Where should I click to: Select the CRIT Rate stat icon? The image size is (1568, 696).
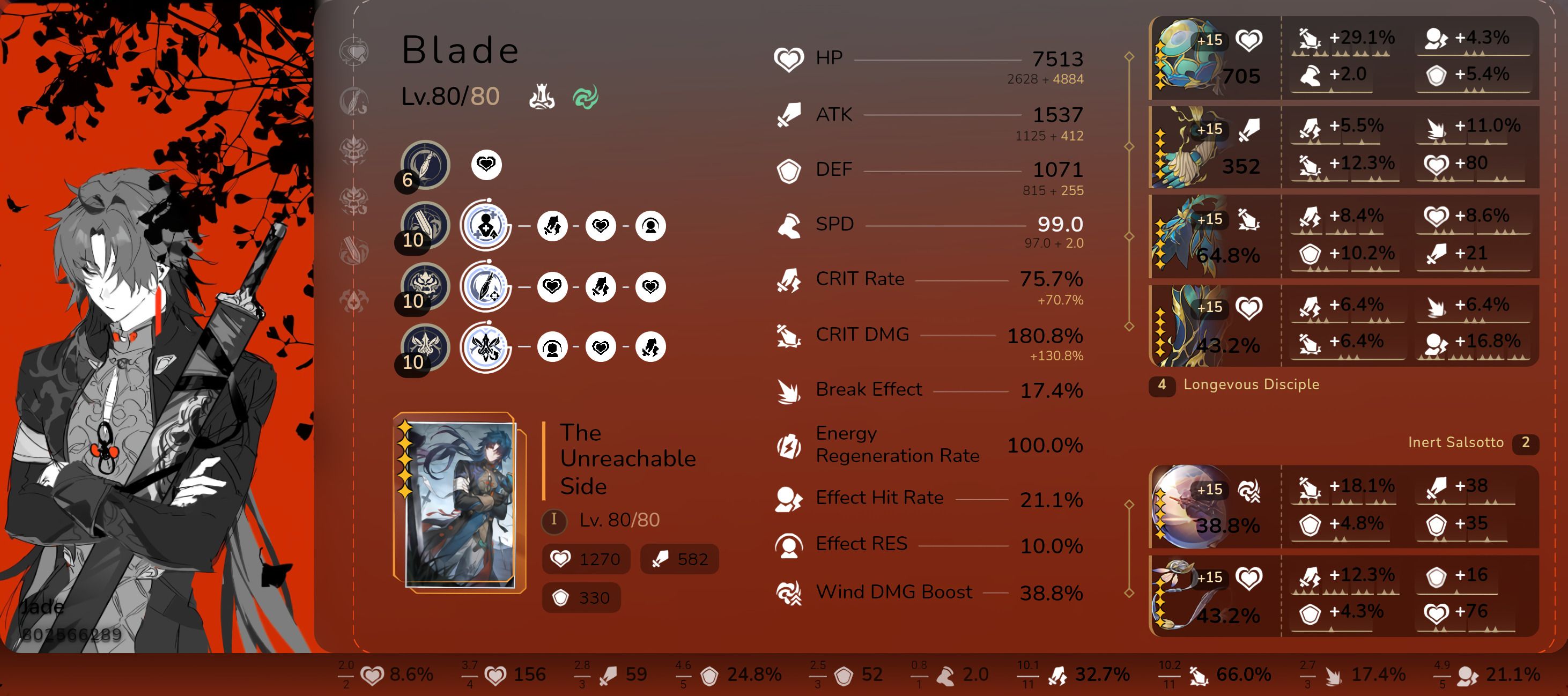[789, 278]
